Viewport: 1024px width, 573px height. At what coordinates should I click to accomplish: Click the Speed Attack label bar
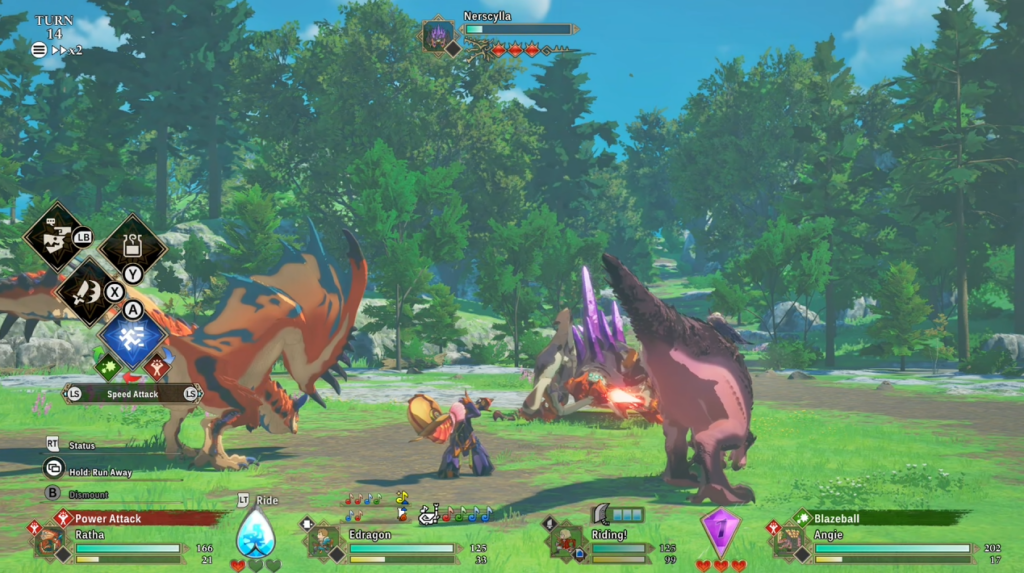pyautogui.click(x=132, y=394)
